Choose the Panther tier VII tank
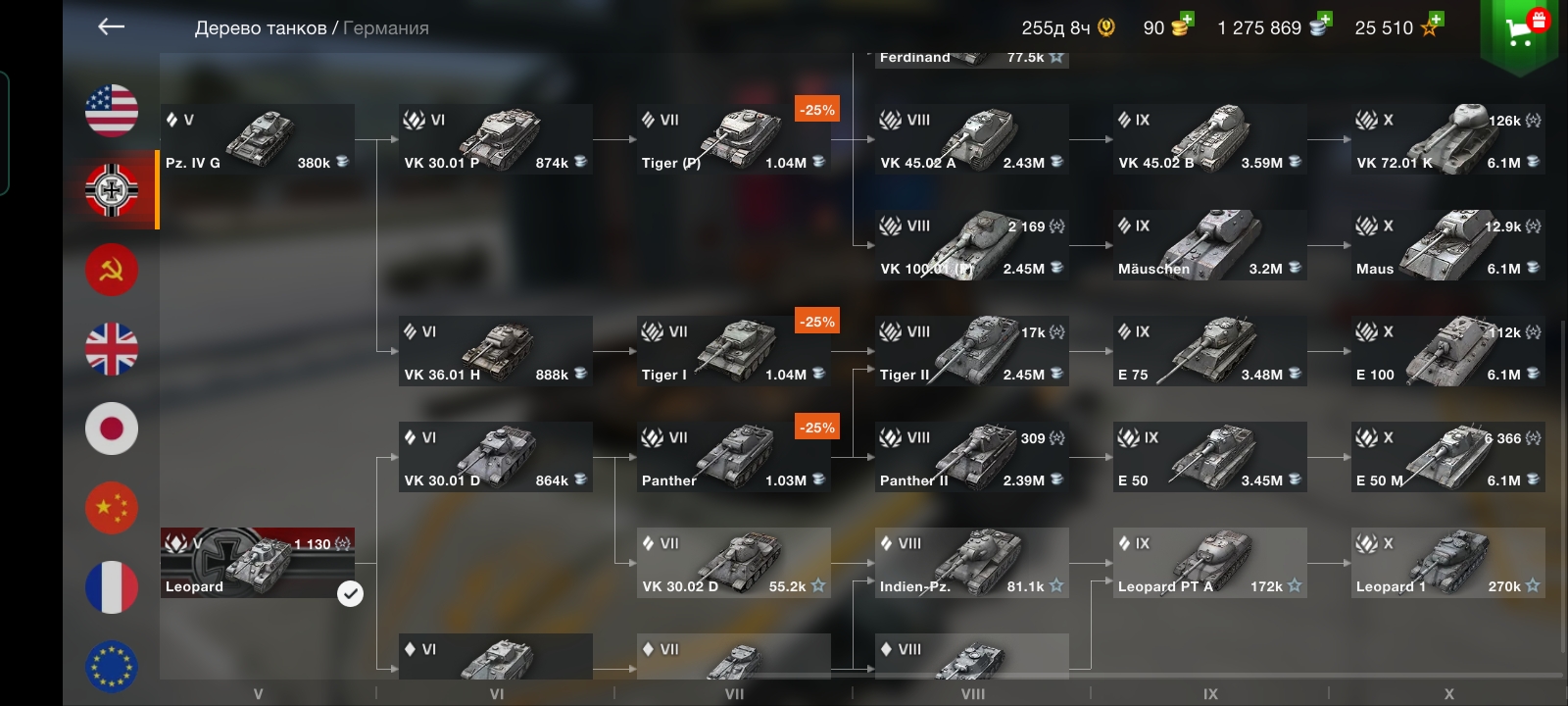 click(733, 457)
